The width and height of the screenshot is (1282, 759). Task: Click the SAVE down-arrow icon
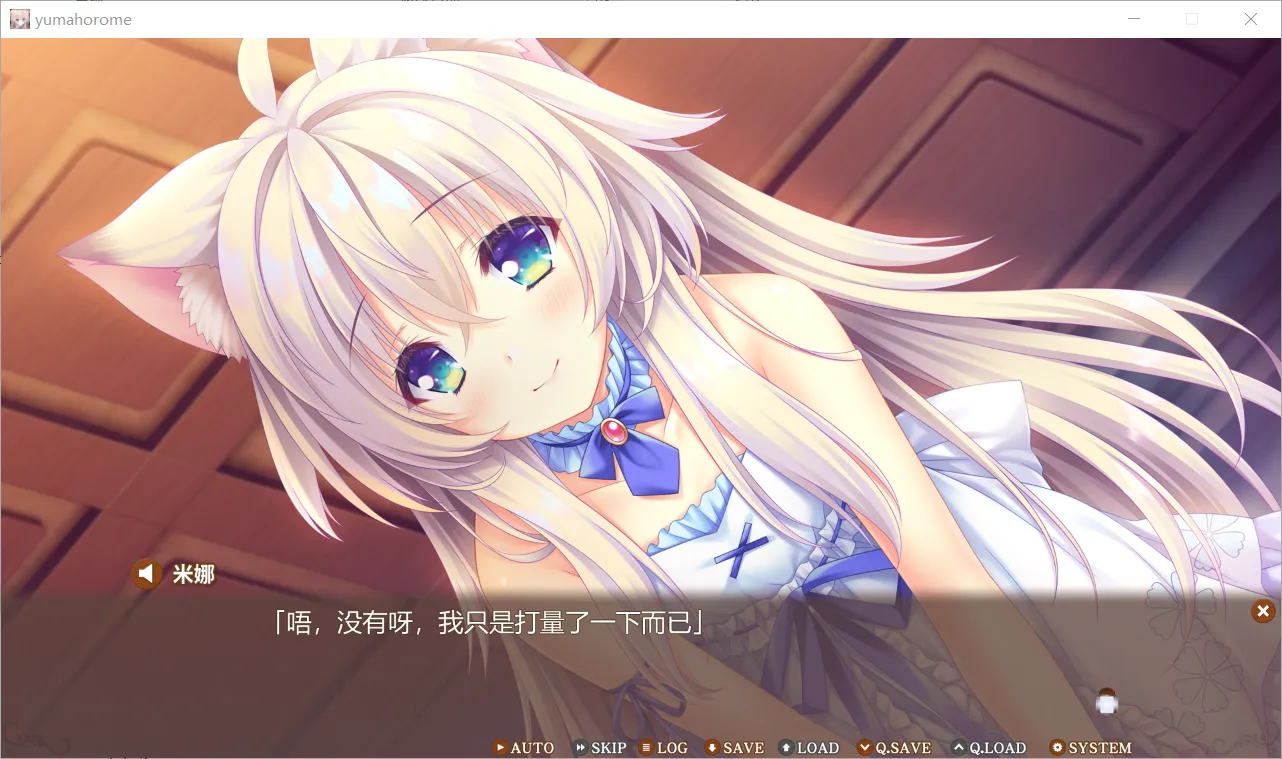point(712,747)
